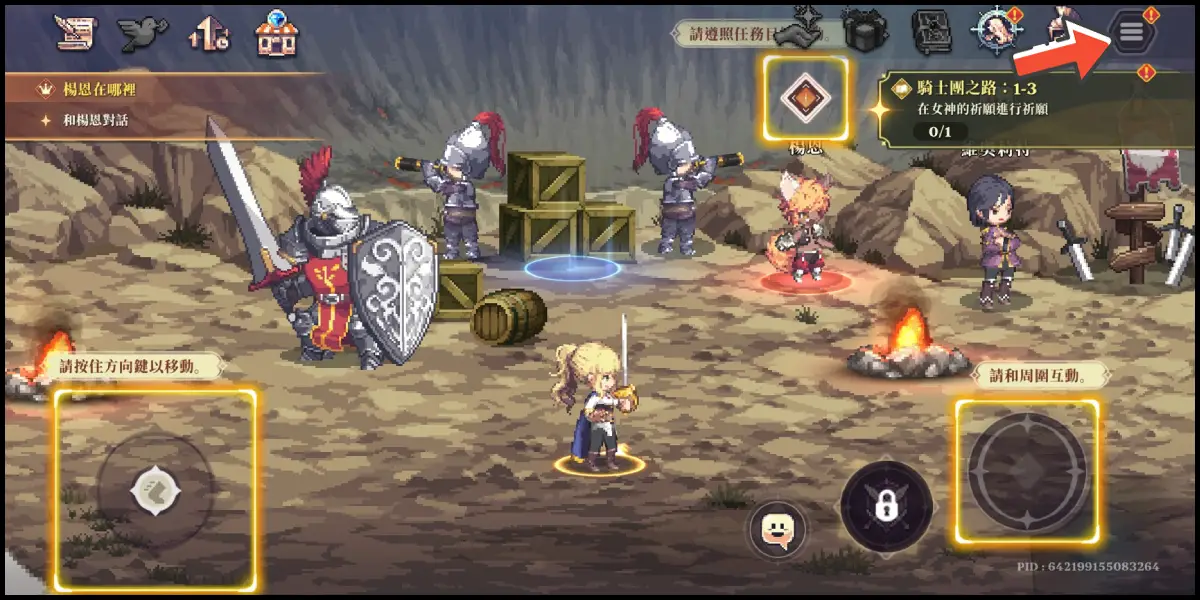Select the highlighted 楊恩 quest marker
The image size is (1200, 600).
805,97
